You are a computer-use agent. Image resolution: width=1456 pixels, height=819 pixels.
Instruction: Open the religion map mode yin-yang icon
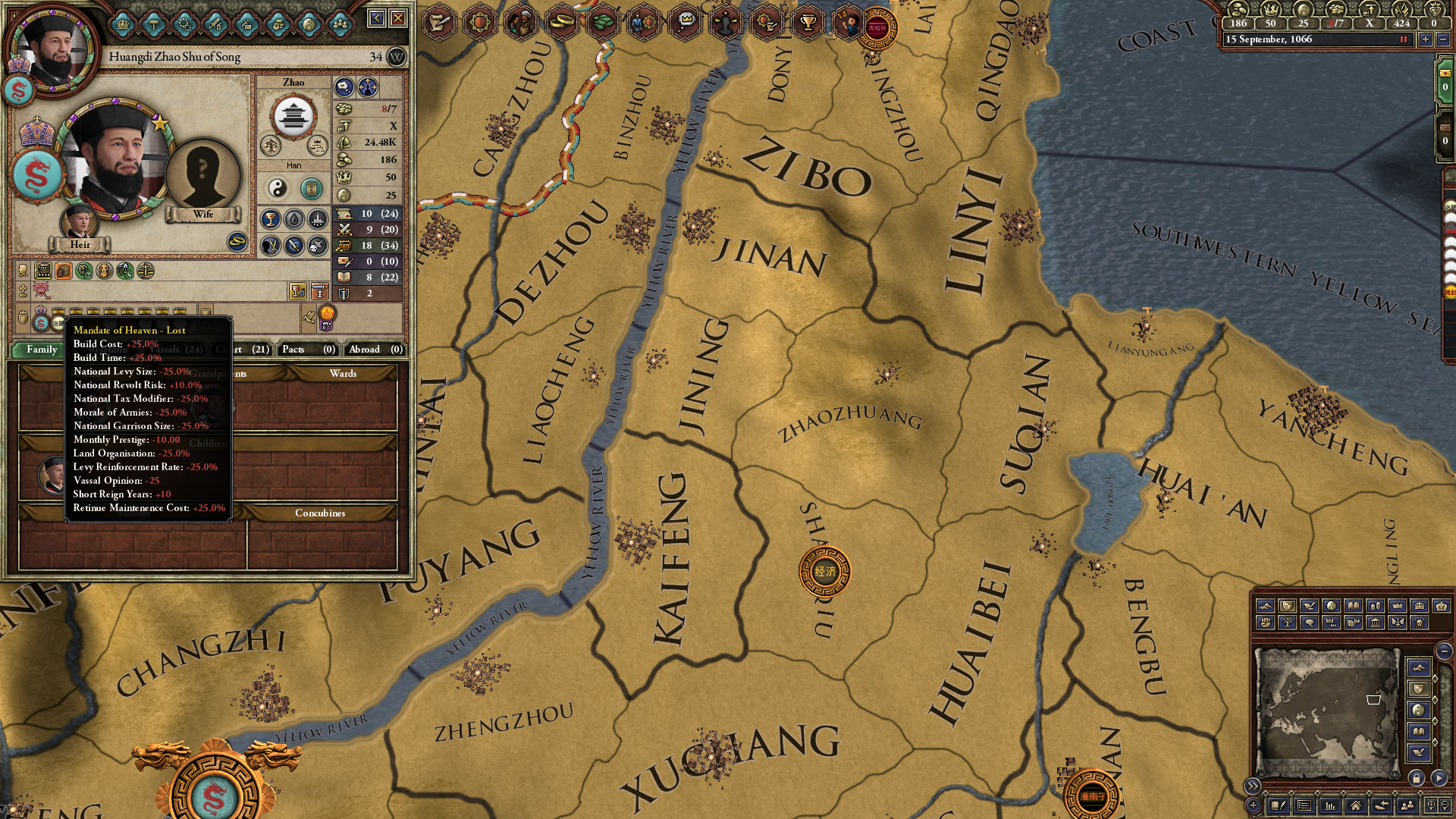point(1332,605)
